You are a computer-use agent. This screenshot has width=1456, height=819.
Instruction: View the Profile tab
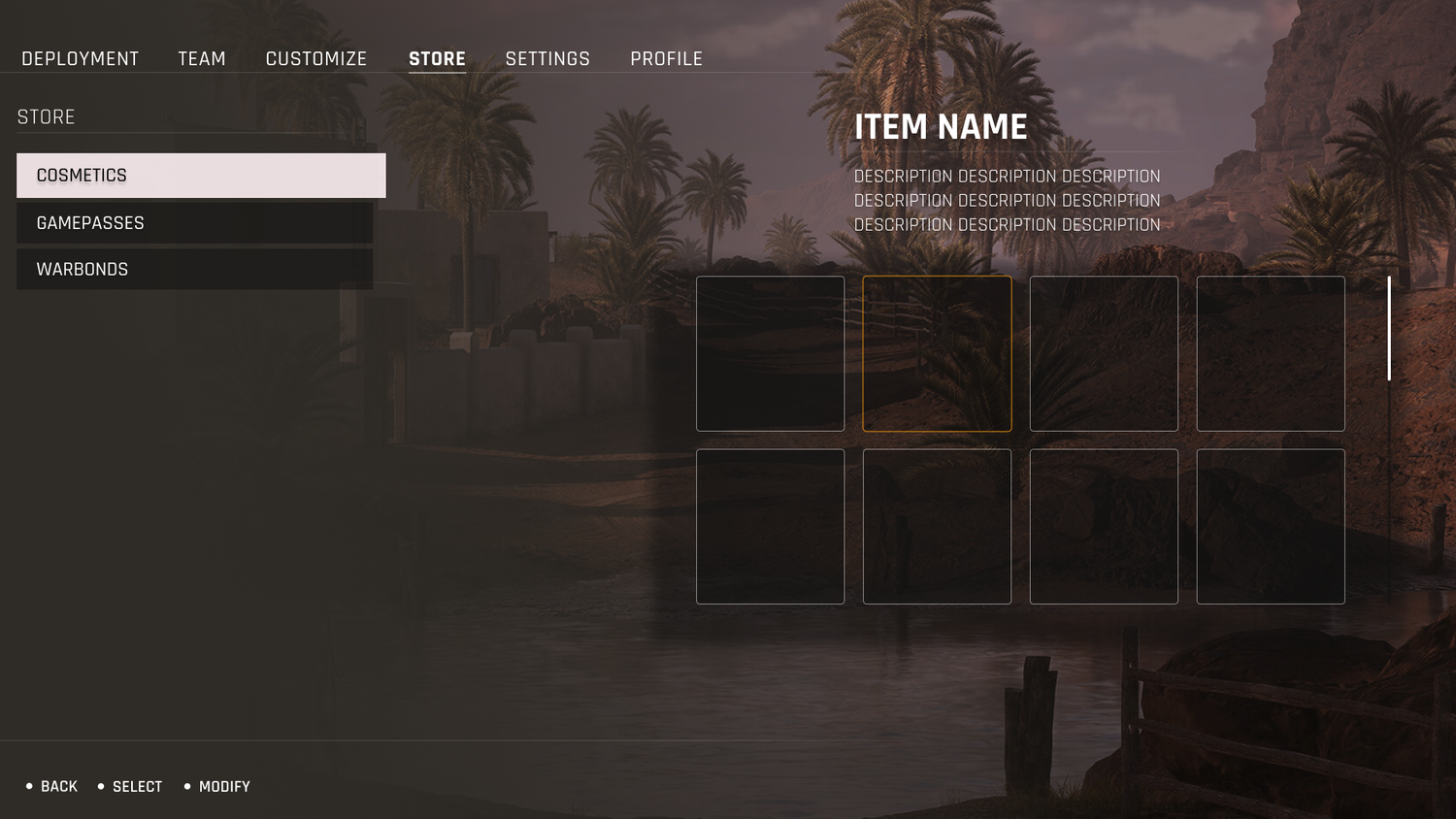[666, 59]
